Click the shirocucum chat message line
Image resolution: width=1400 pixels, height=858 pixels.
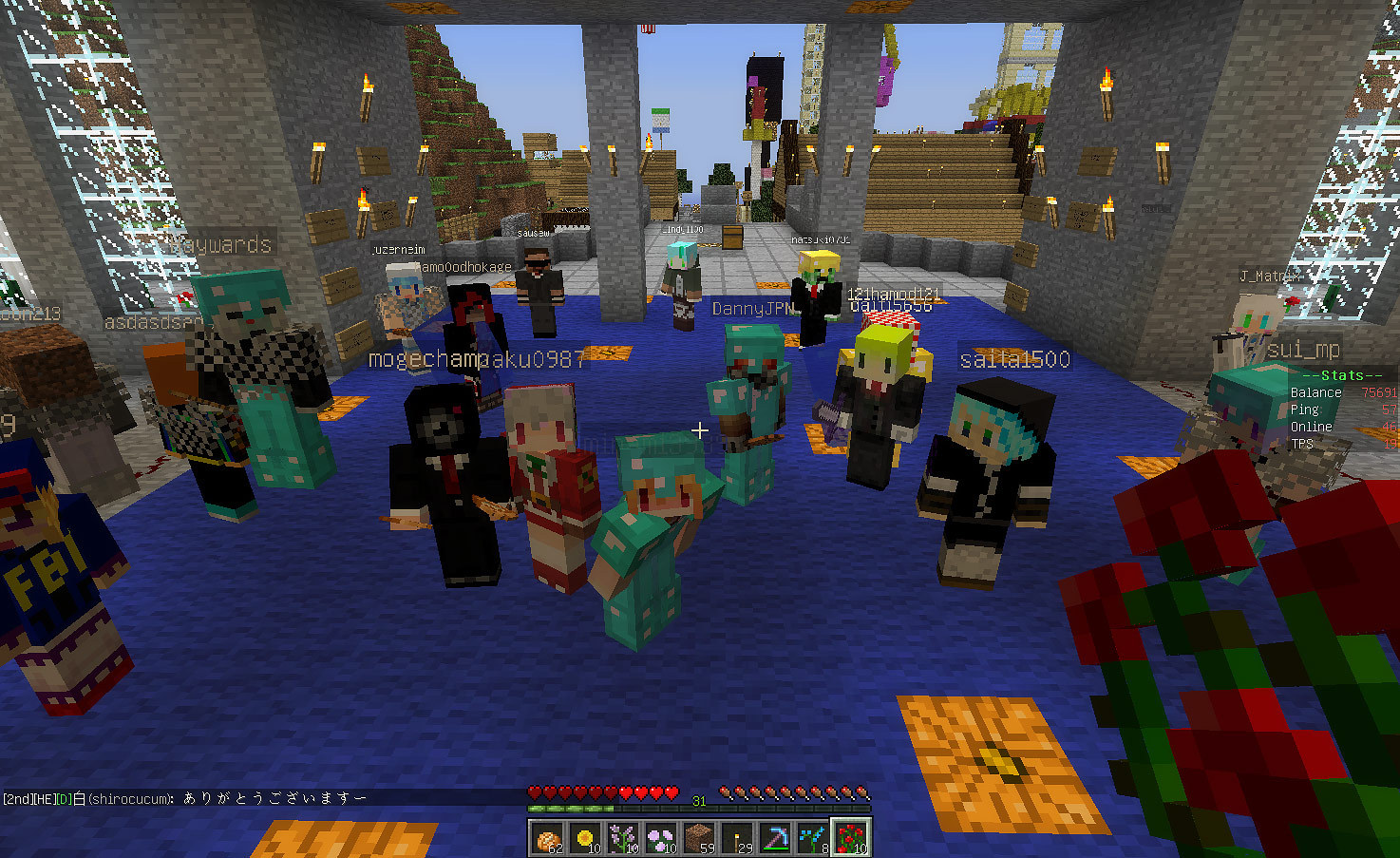tap(185, 798)
